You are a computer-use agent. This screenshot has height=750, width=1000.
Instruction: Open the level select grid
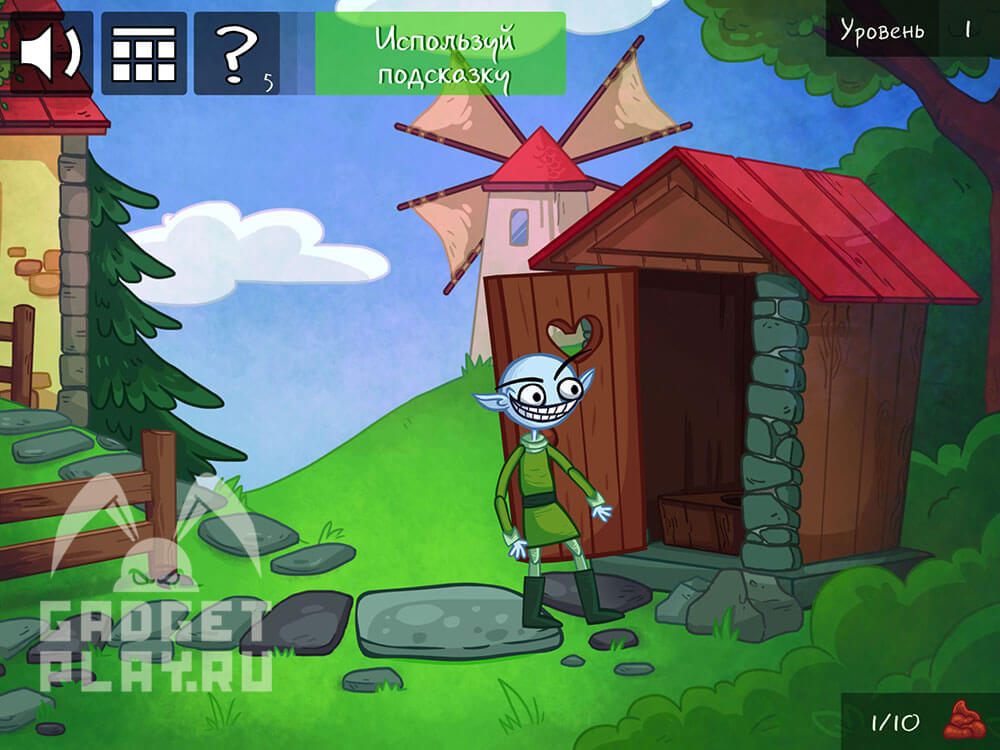[143, 54]
